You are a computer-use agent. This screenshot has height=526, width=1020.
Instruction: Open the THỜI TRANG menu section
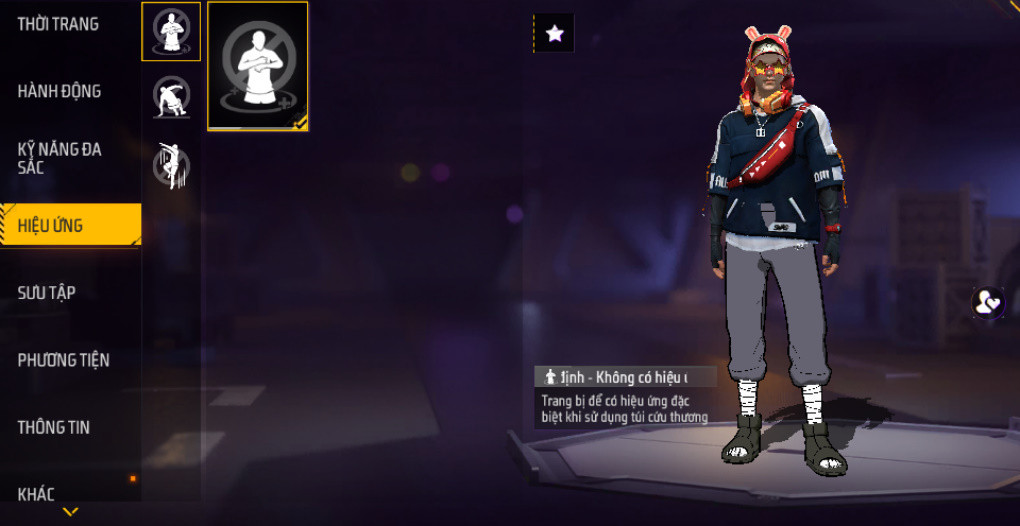58,24
